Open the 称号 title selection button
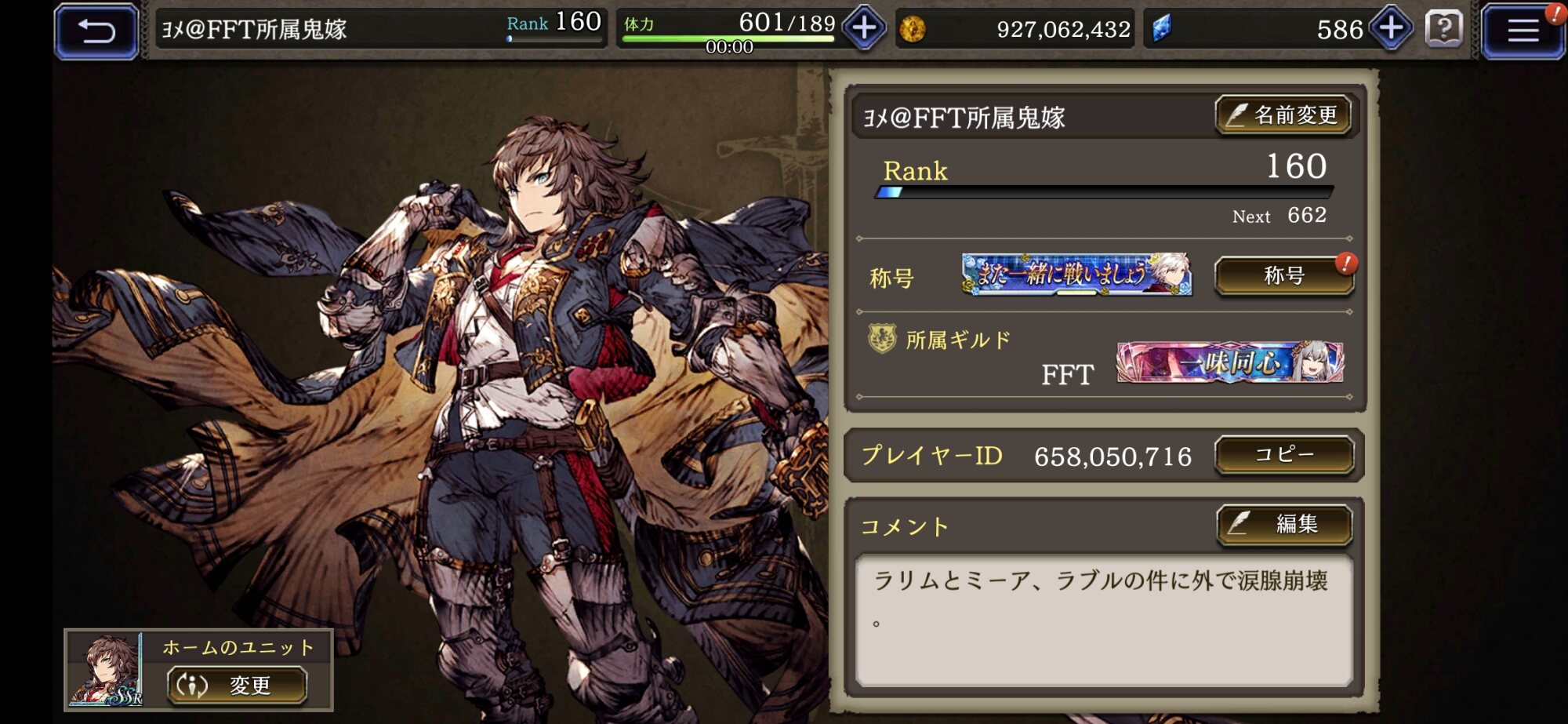The width and height of the screenshot is (1568, 724). (x=1283, y=276)
